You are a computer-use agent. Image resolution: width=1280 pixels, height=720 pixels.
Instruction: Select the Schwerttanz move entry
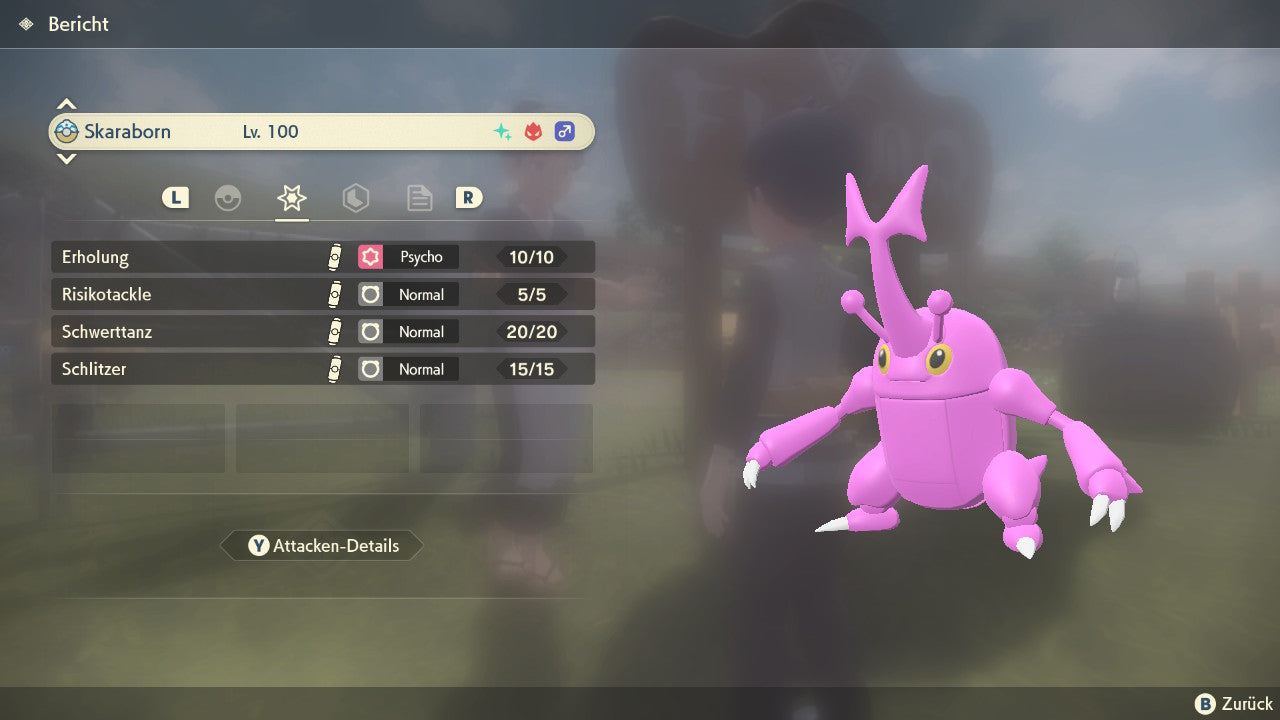click(x=322, y=332)
